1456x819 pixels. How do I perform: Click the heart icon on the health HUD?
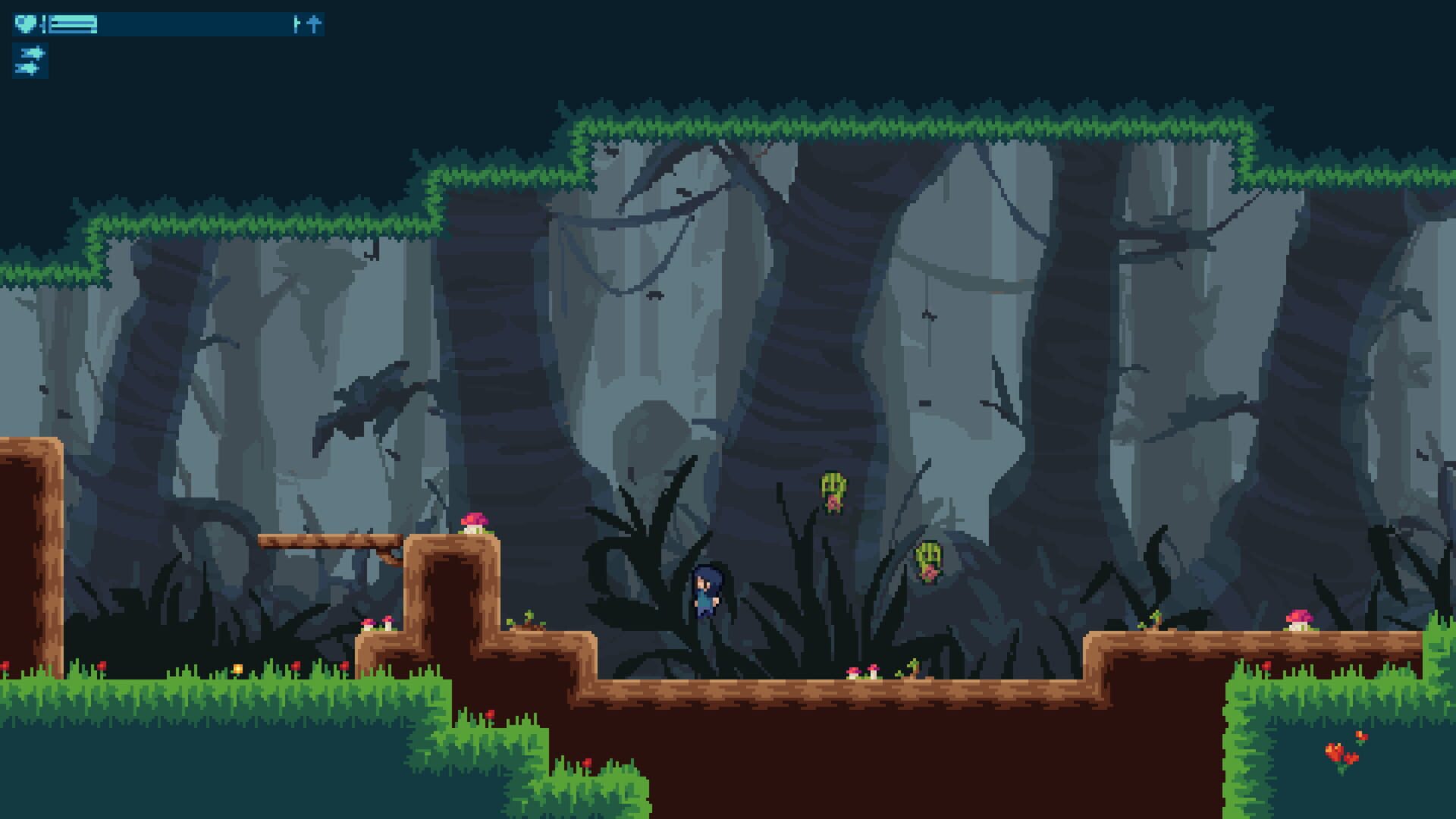(x=27, y=24)
